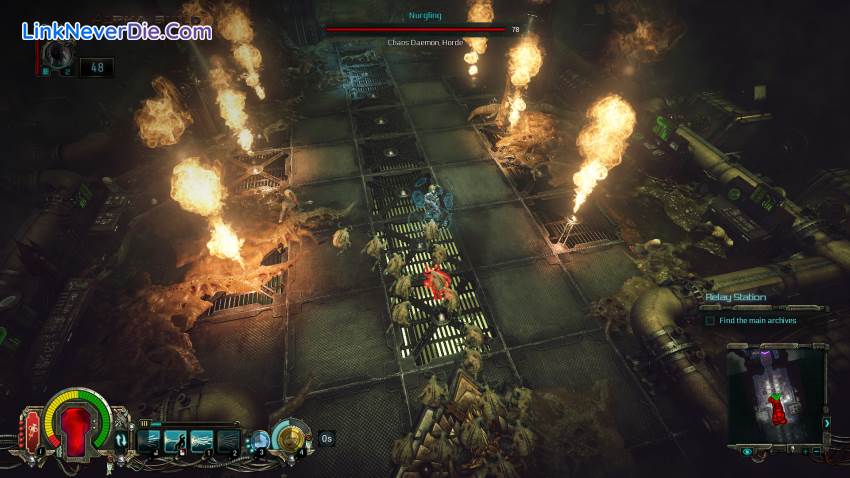The height and width of the screenshot is (478, 850).
Task: Toggle the minimap eye visibility button
Action: [x=747, y=452]
